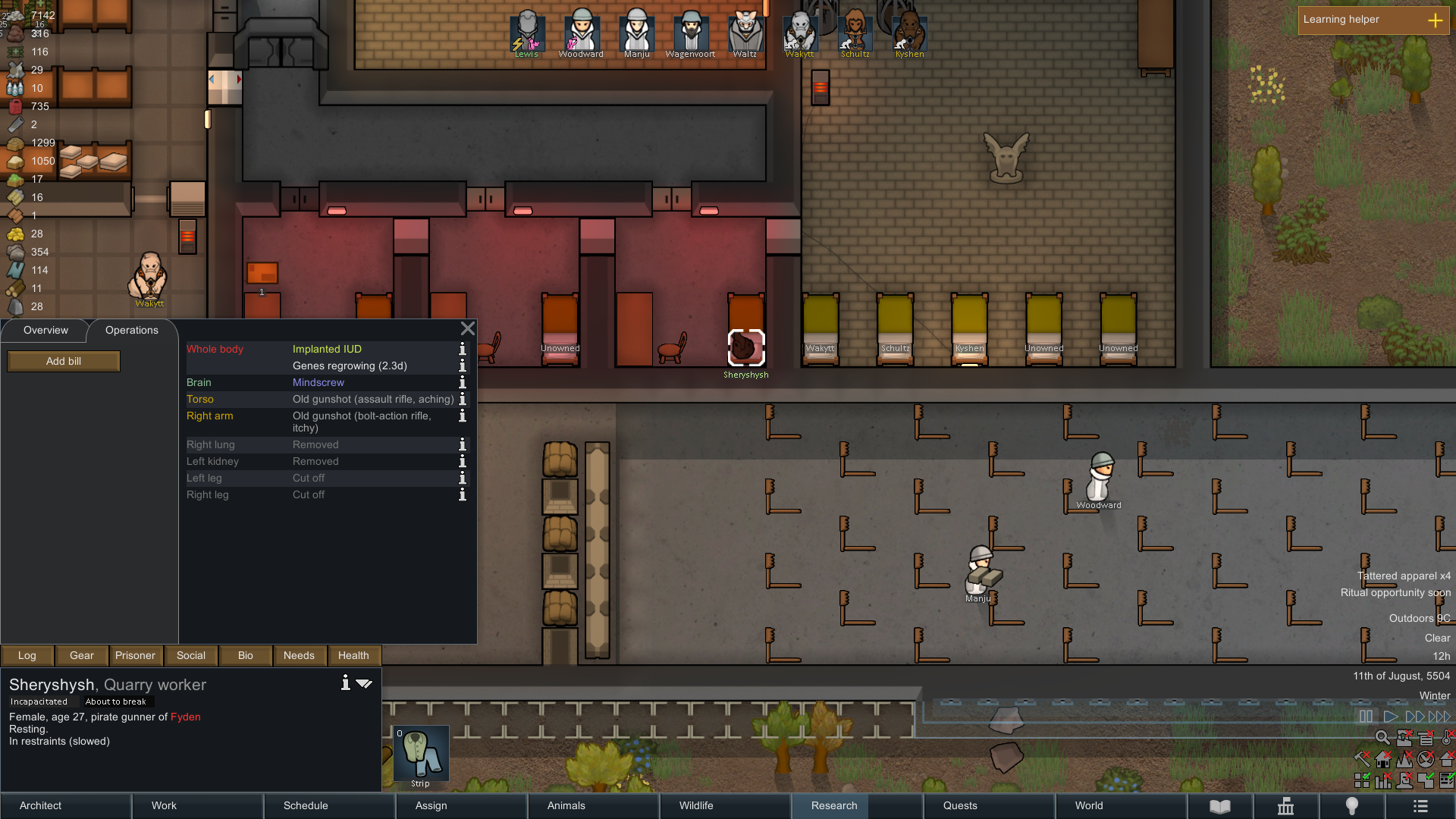
Task: Pause the game with the pause control
Action: [1366, 717]
